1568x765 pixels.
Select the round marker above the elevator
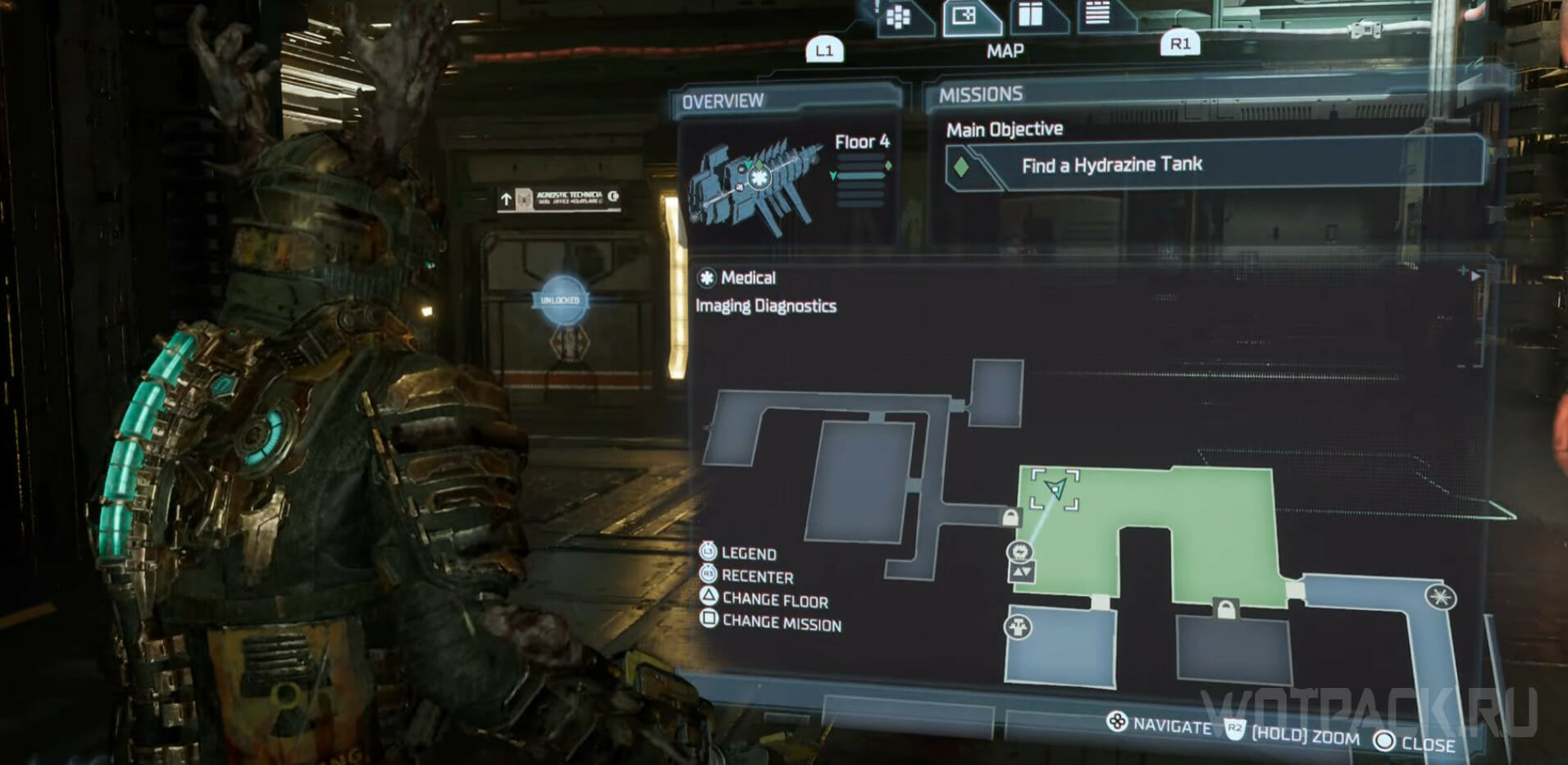click(1019, 551)
